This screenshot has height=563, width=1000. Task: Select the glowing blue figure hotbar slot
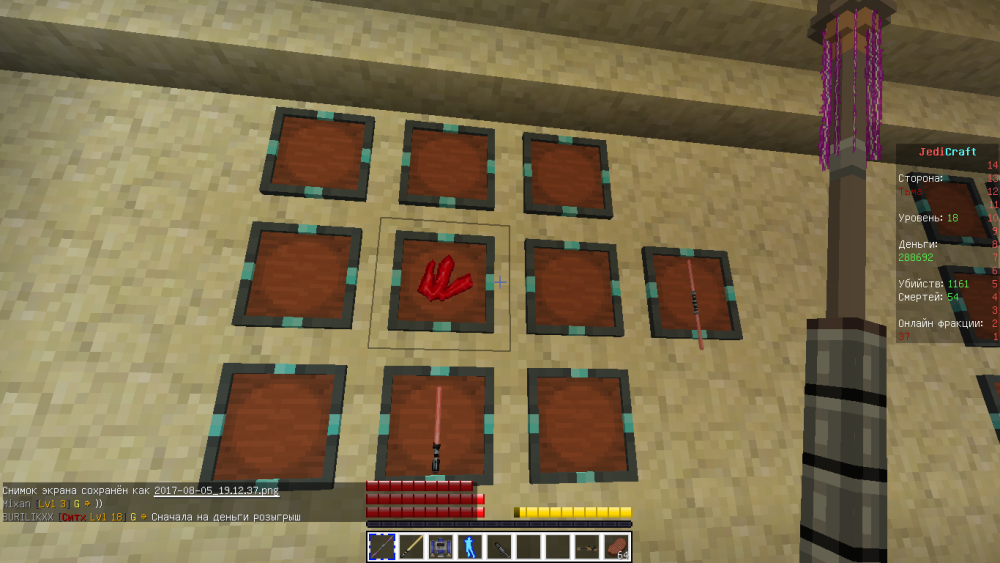469,547
